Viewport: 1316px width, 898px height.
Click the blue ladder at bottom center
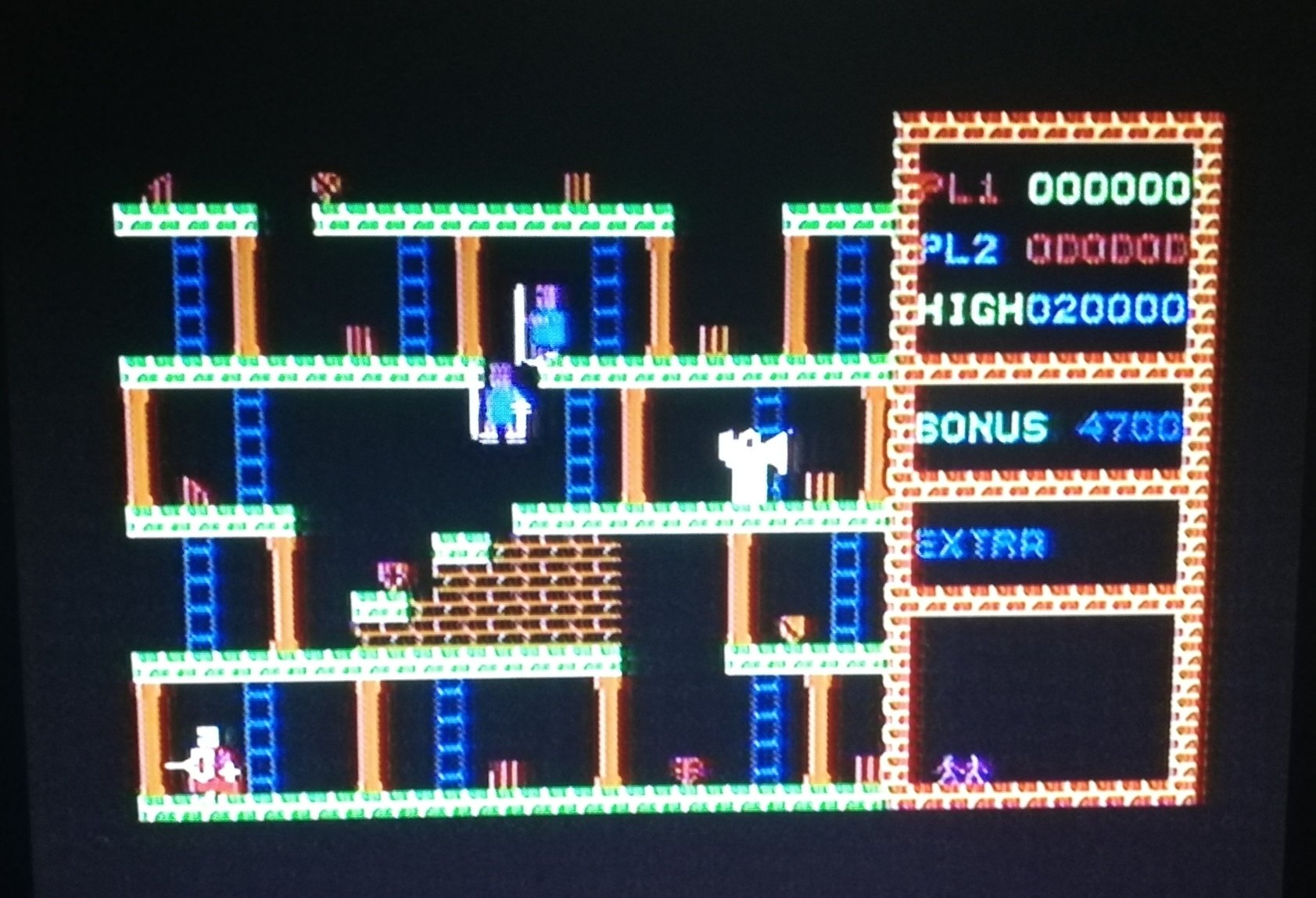[450, 727]
